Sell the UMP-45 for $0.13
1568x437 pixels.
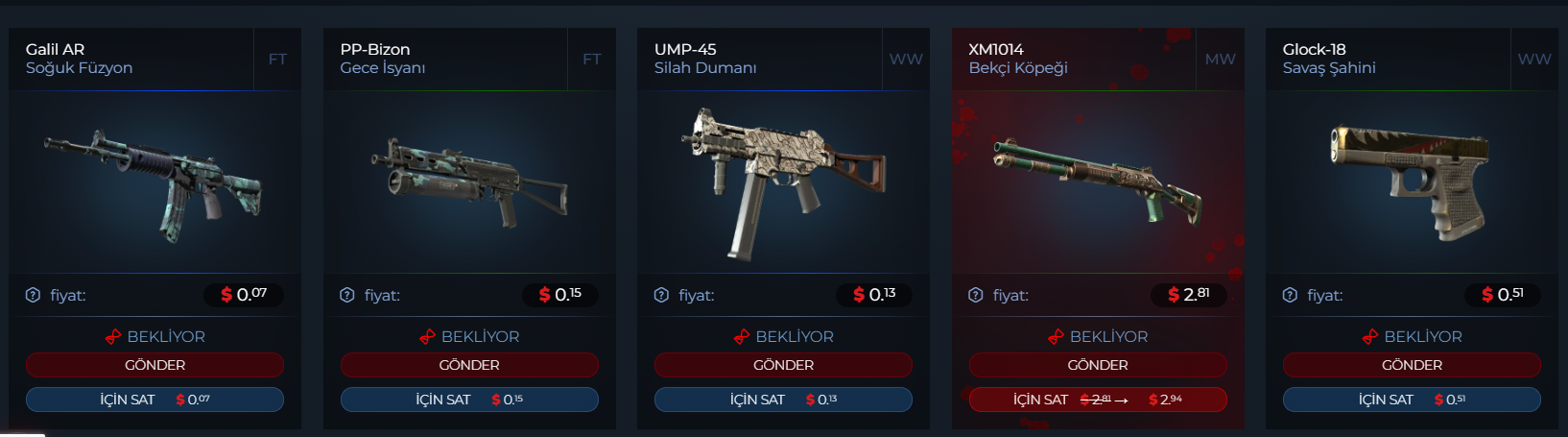(783, 400)
